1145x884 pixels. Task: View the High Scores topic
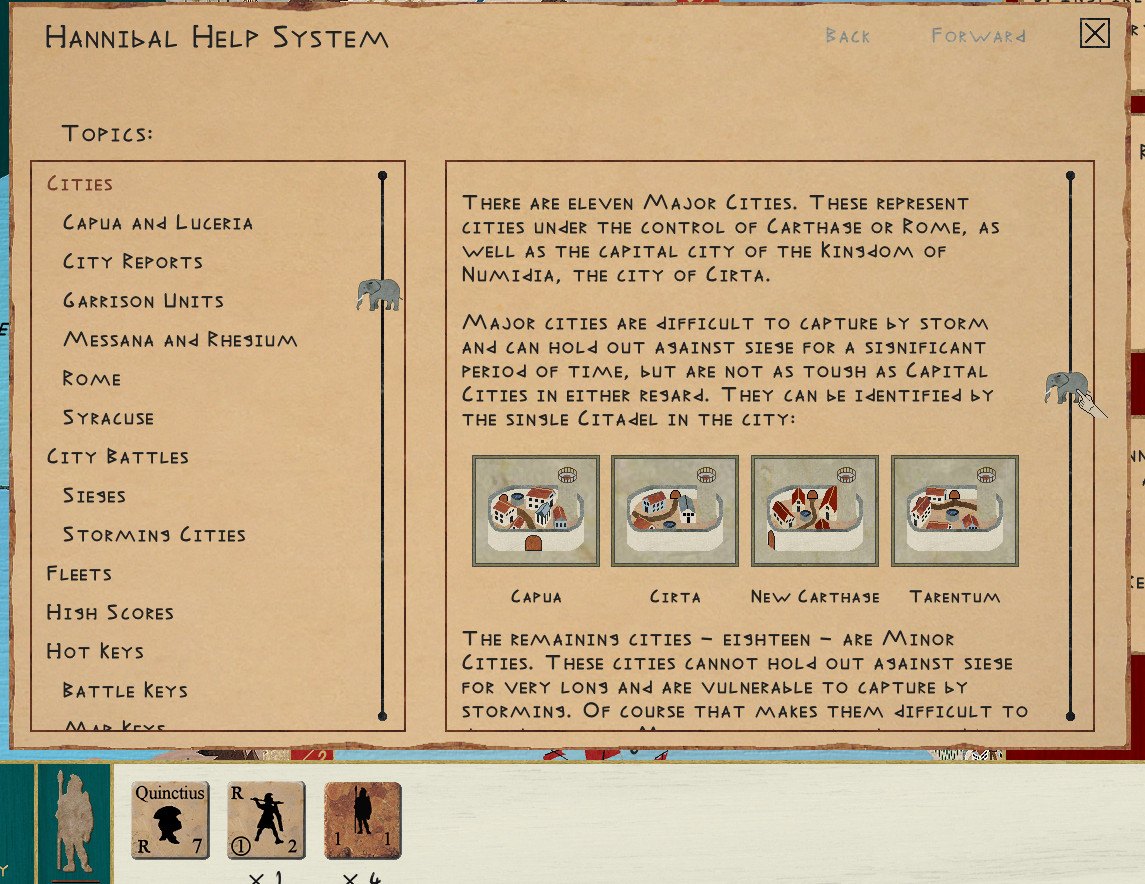(x=110, y=613)
